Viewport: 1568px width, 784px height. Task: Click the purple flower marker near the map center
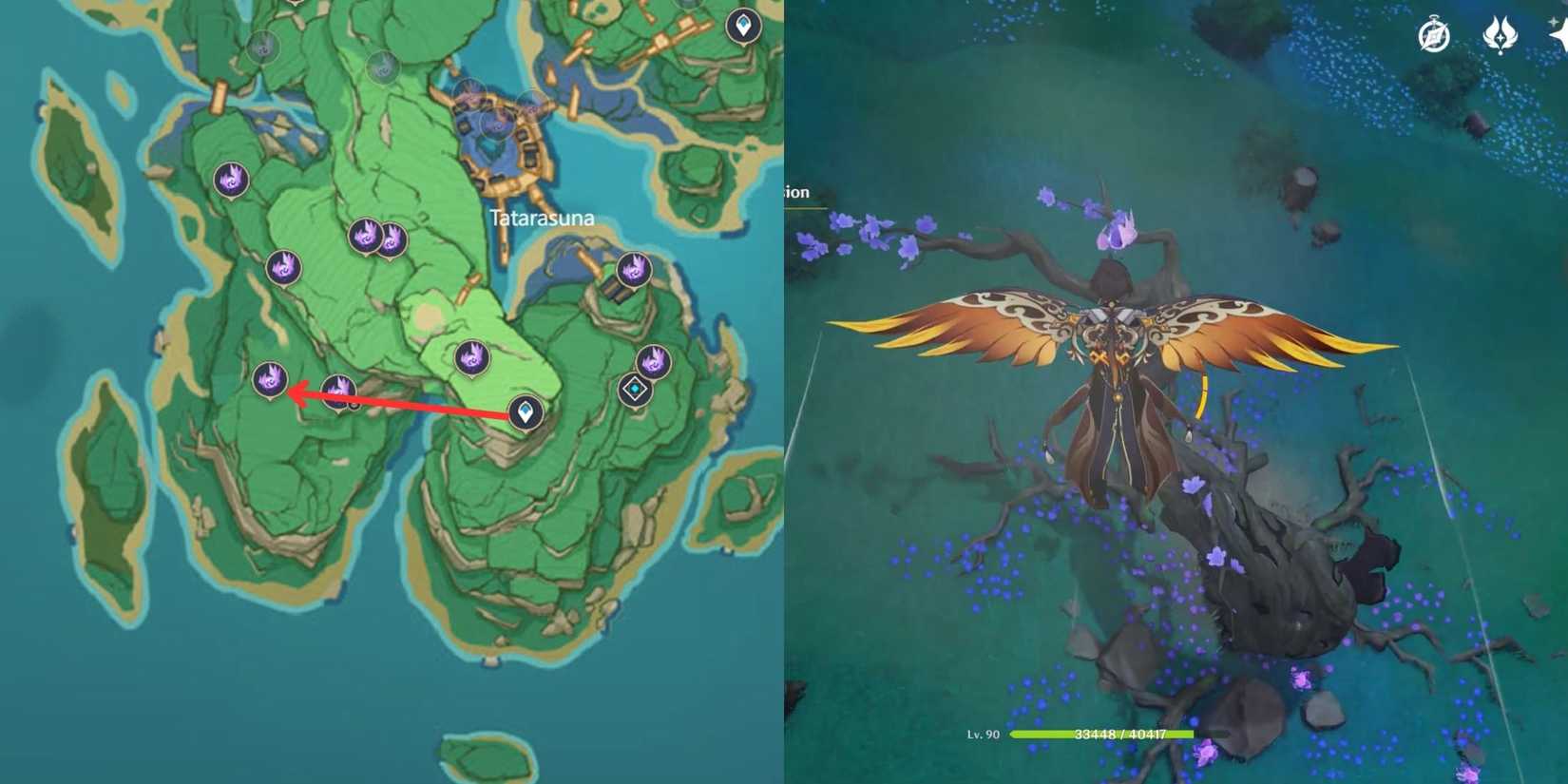point(469,356)
